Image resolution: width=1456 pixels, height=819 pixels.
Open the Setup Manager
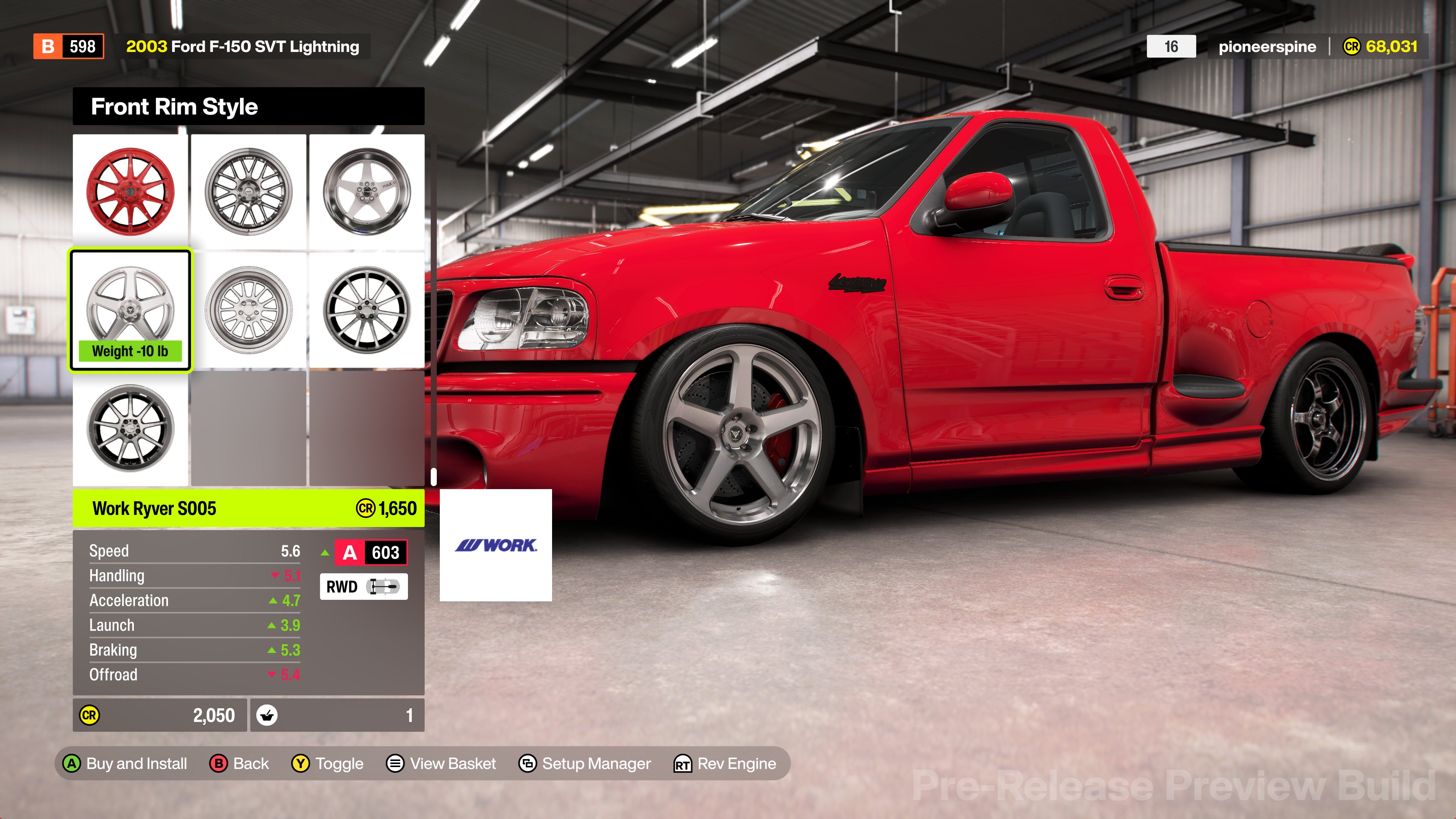tap(585, 764)
